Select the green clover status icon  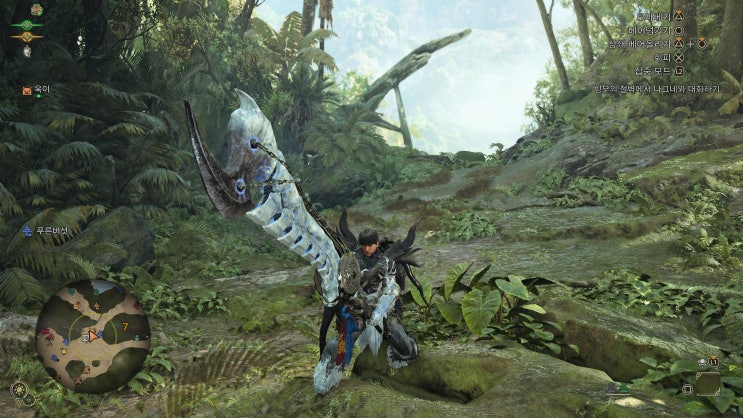tap(36, 9)
